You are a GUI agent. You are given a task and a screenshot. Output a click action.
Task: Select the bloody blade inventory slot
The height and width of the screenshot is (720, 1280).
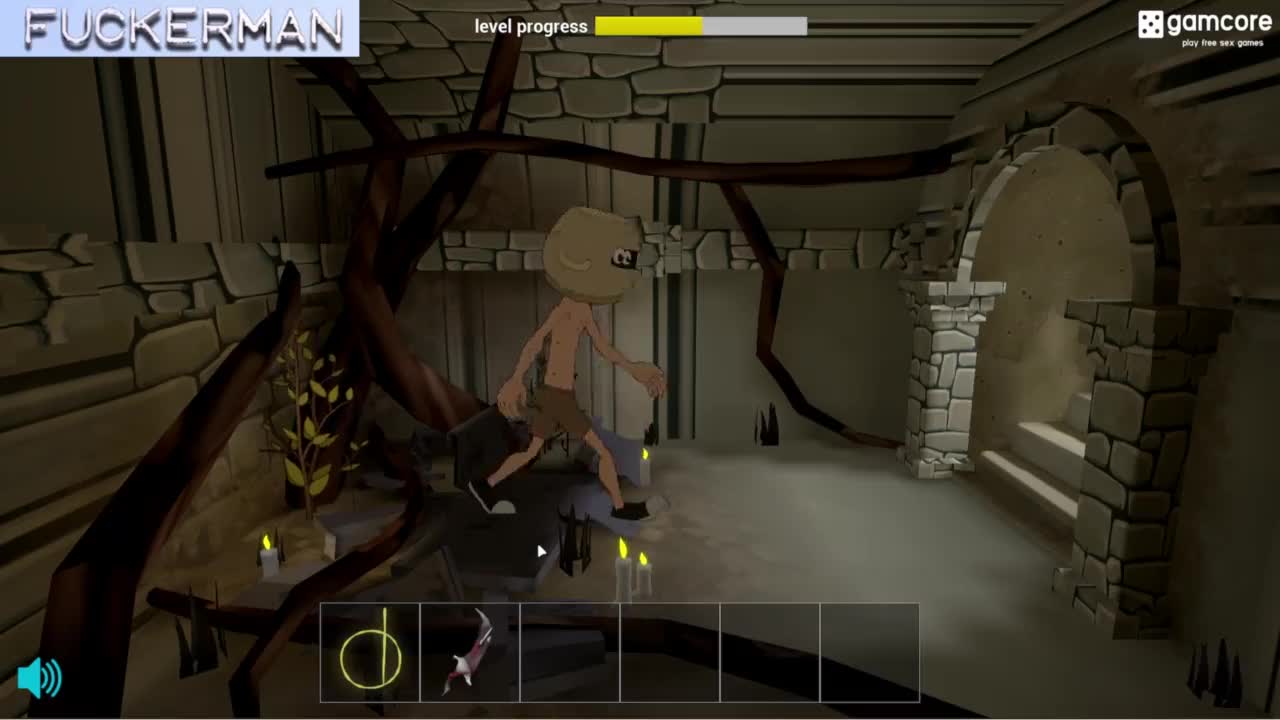[470, 653]
